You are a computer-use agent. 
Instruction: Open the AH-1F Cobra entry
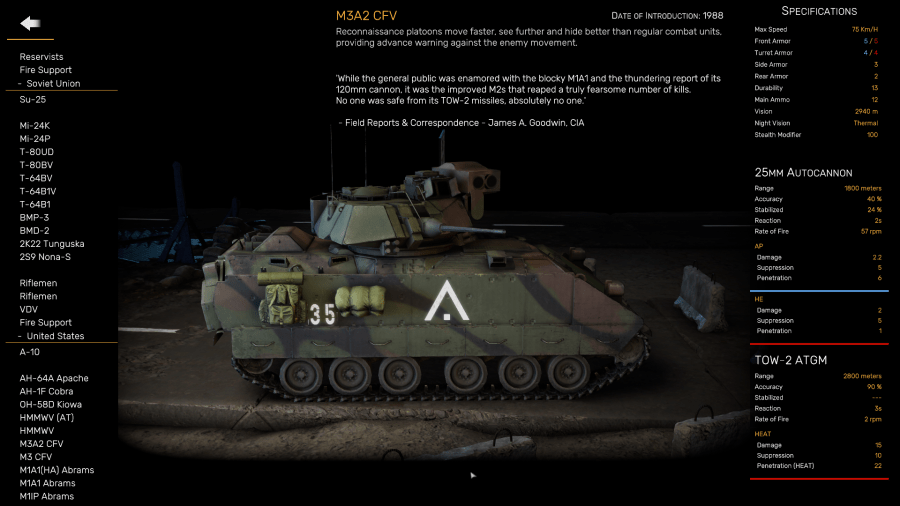point(47,391)
